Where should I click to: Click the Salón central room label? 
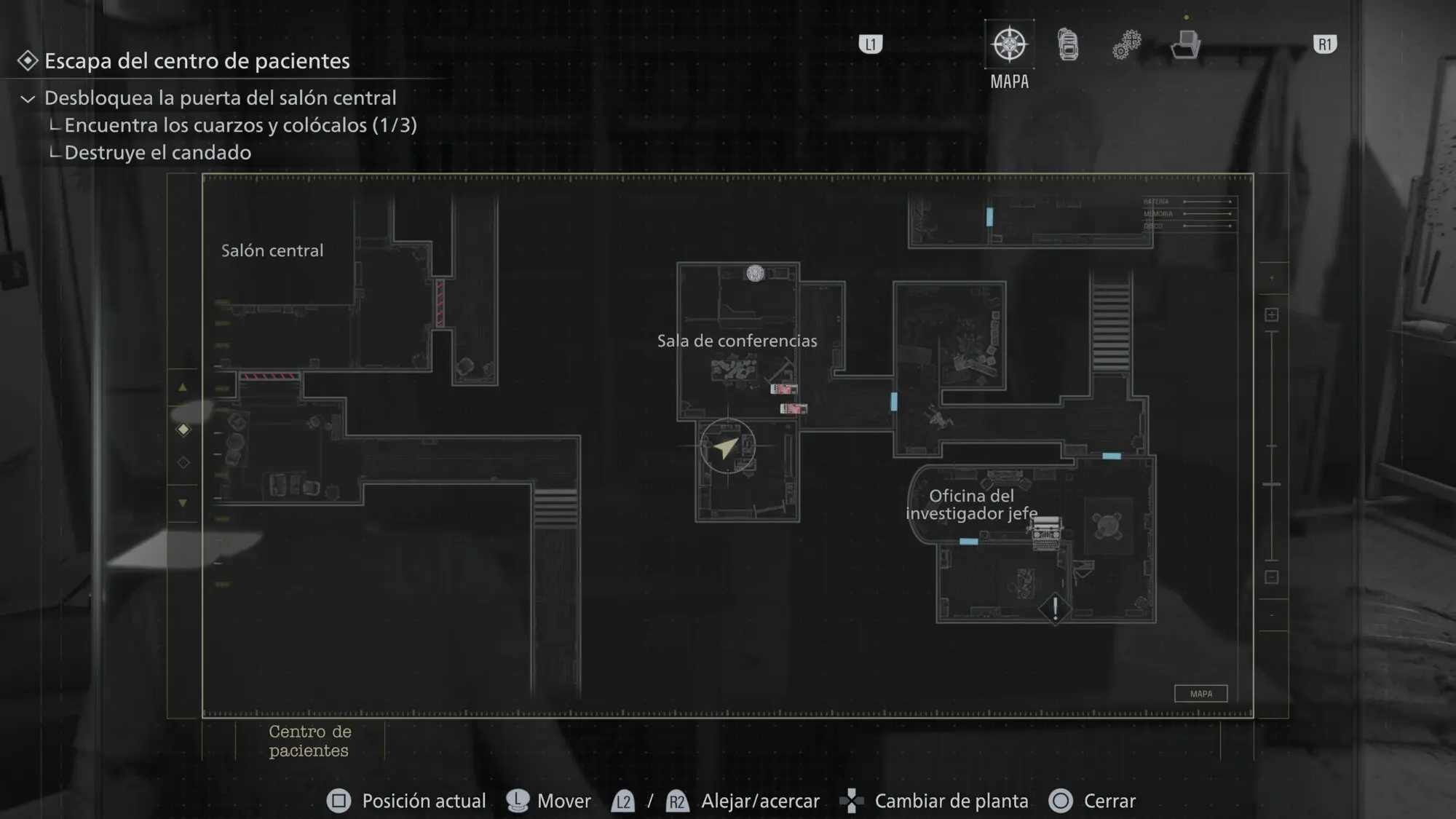point(272,250)
